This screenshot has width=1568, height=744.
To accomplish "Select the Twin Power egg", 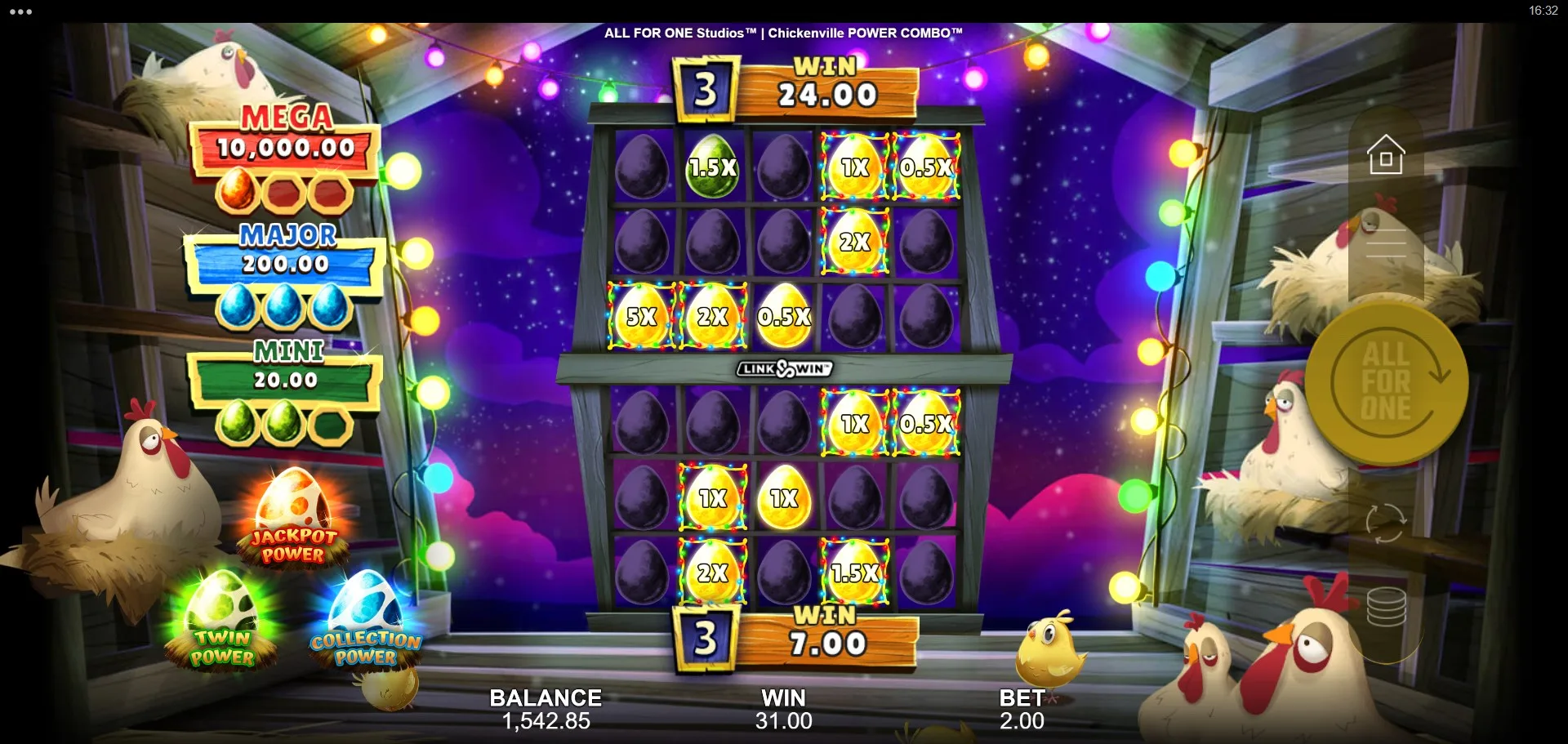I will tap(221, 619).
